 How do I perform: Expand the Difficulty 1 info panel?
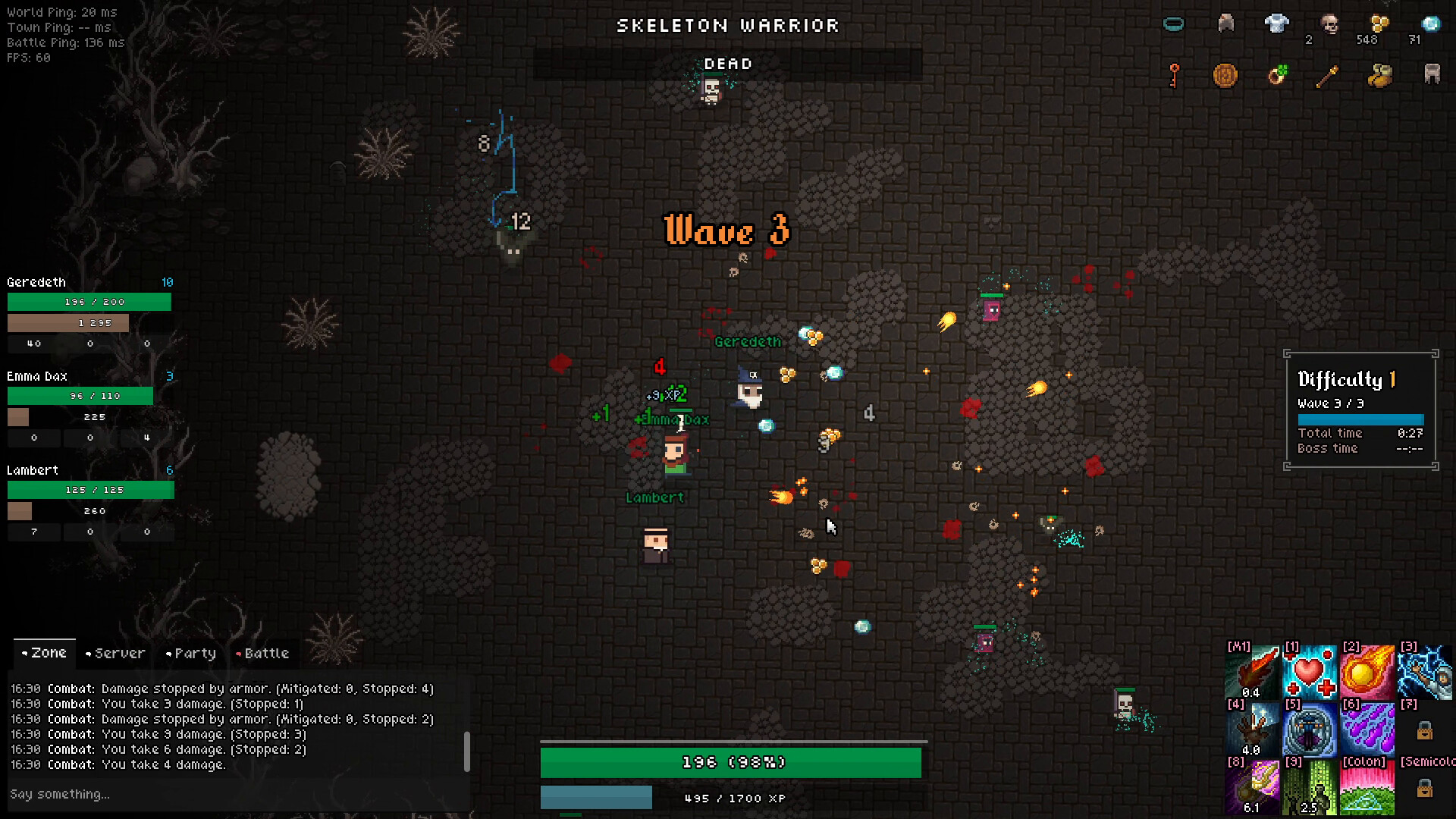(1345, 379)
